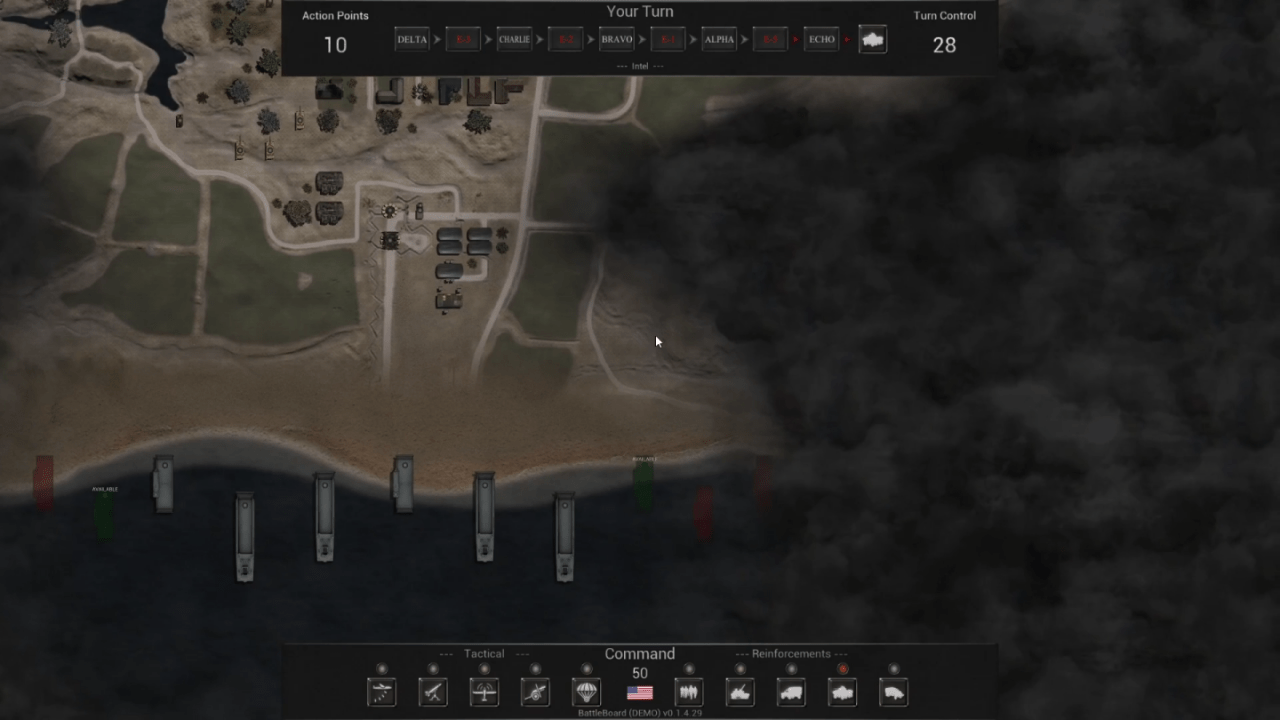Activate the rocket launcher tactical ability
This screenshot has width=1280, height=720.
433,691
